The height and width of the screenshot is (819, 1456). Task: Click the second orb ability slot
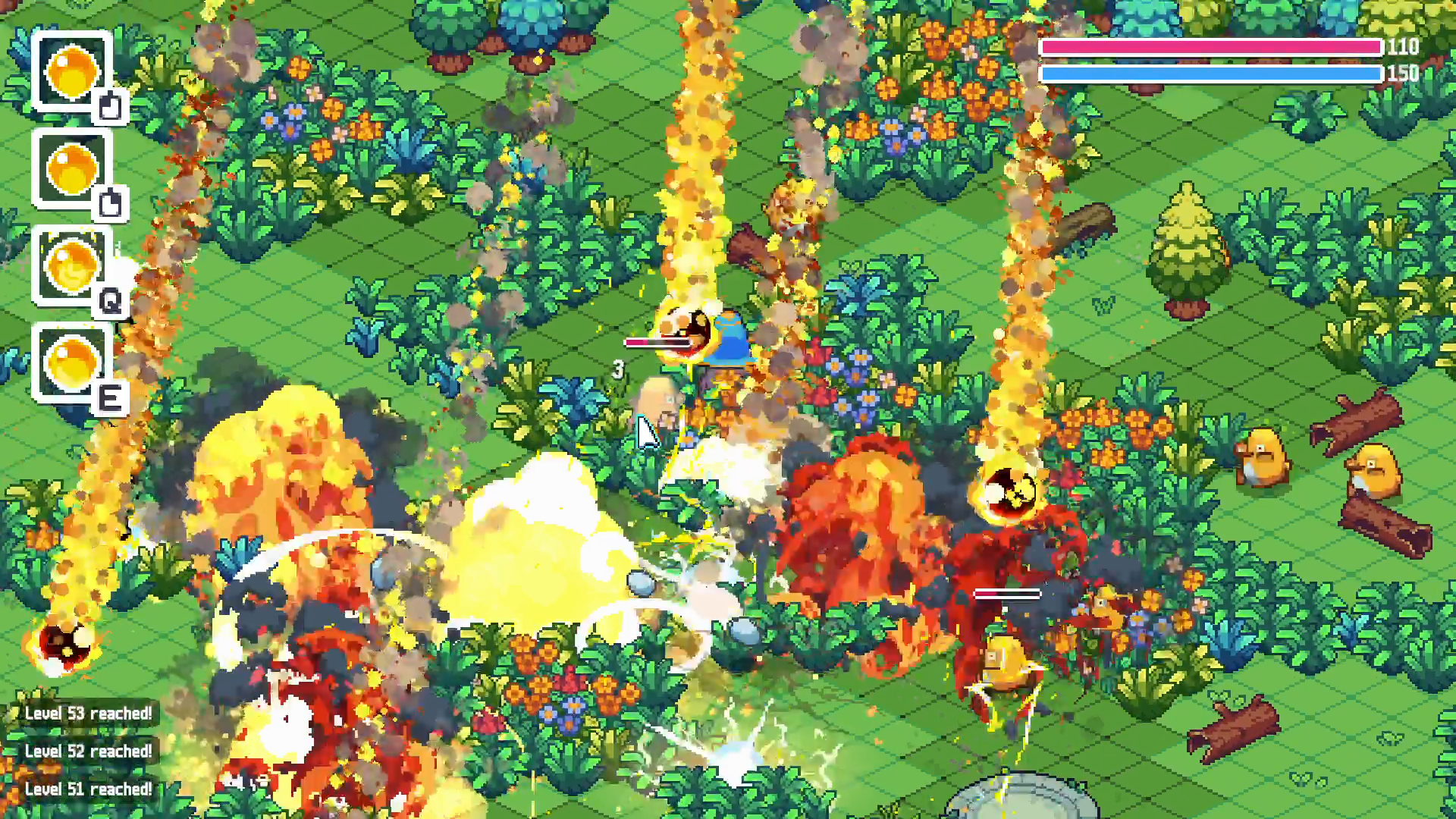[x=72, y=168]
